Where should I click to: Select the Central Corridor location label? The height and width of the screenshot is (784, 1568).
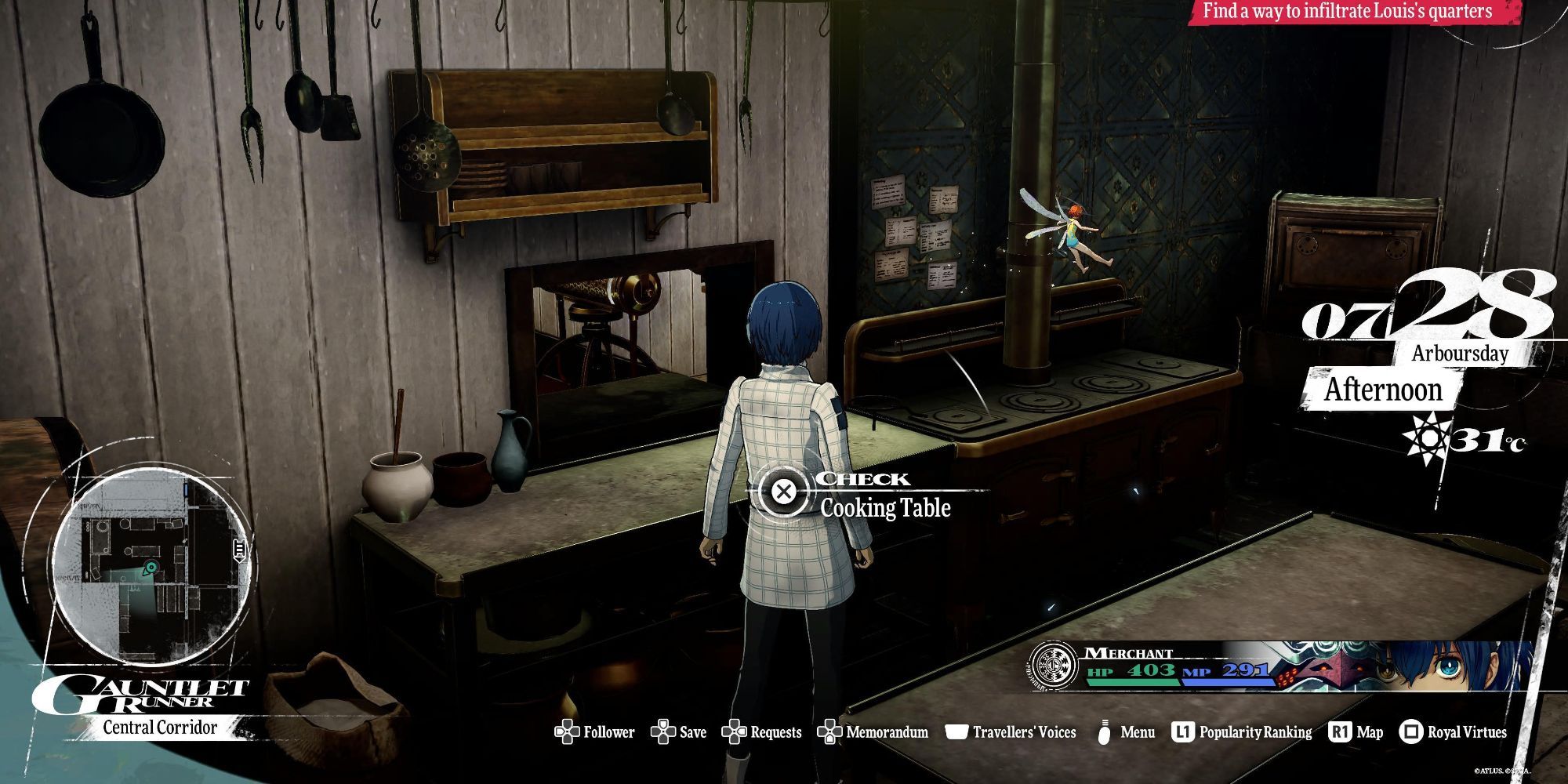(160, 728)
